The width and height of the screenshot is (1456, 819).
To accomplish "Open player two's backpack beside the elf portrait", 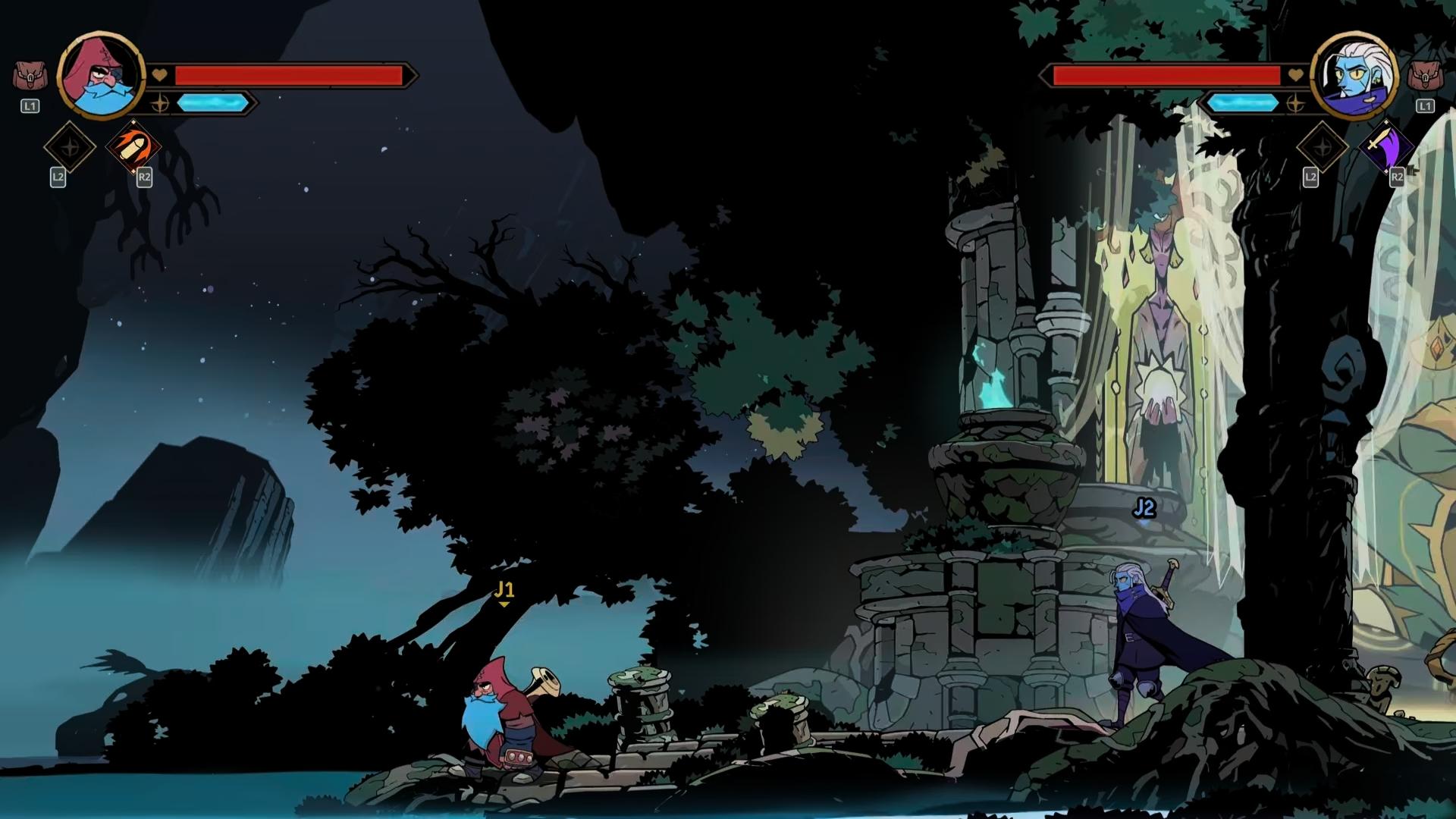I will click(x=1424, y=77).
